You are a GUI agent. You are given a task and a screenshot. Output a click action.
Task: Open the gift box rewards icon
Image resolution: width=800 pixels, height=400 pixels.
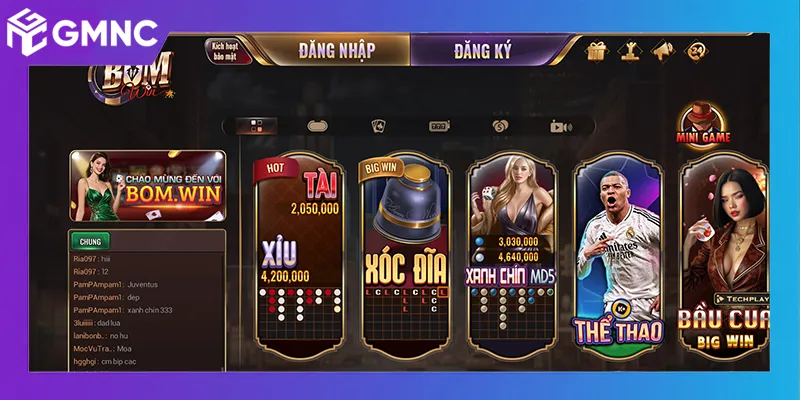coord(597,50)
